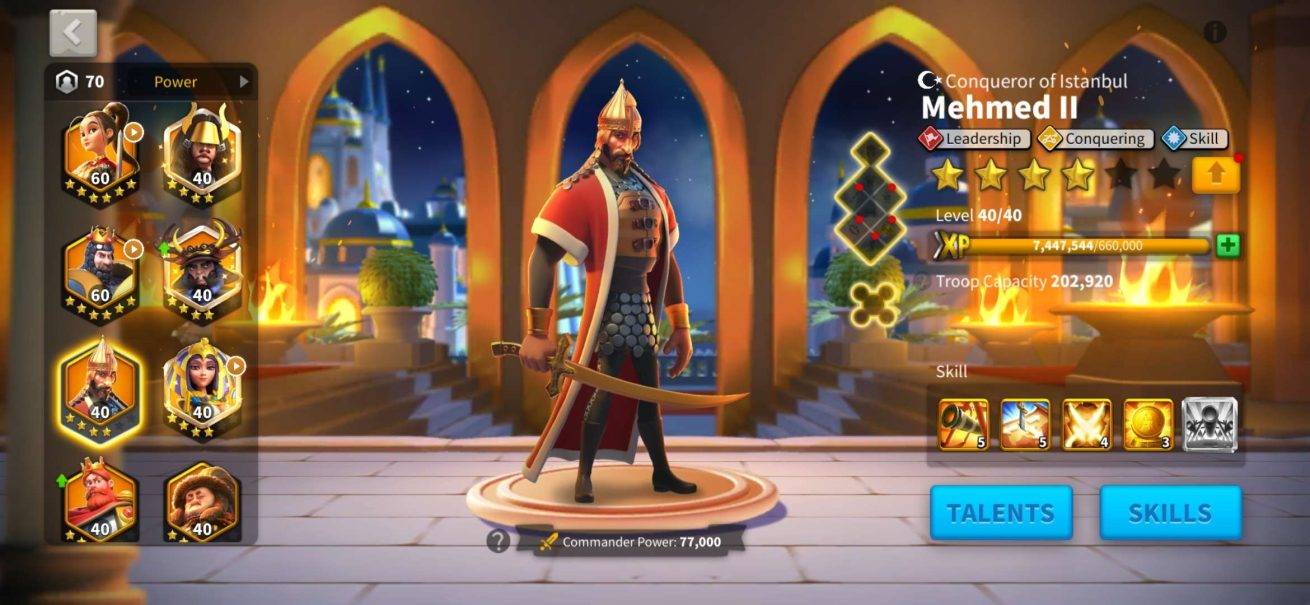View the gold coin skill icon
The image size is (1310, 605).
point(1148,424)
